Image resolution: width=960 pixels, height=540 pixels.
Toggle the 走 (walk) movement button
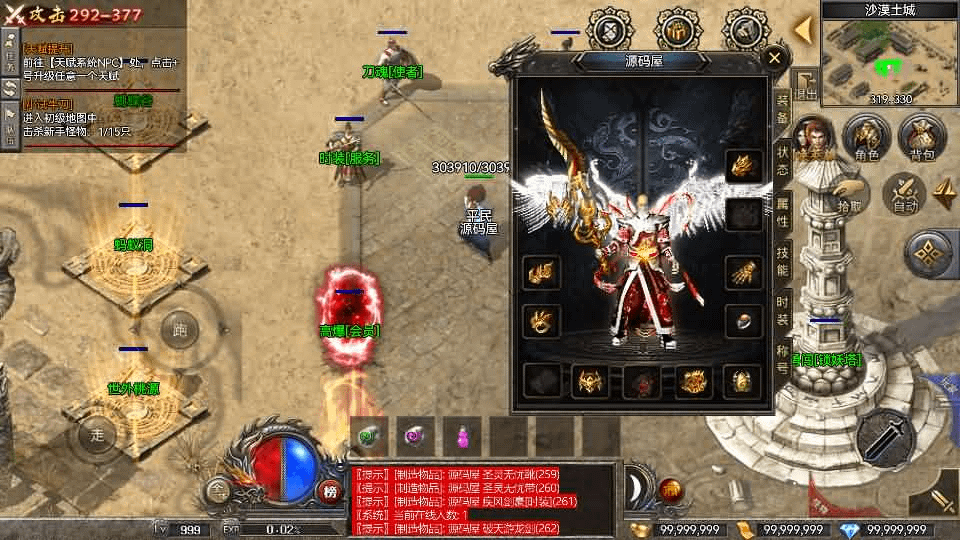click(x=97, y=434)
